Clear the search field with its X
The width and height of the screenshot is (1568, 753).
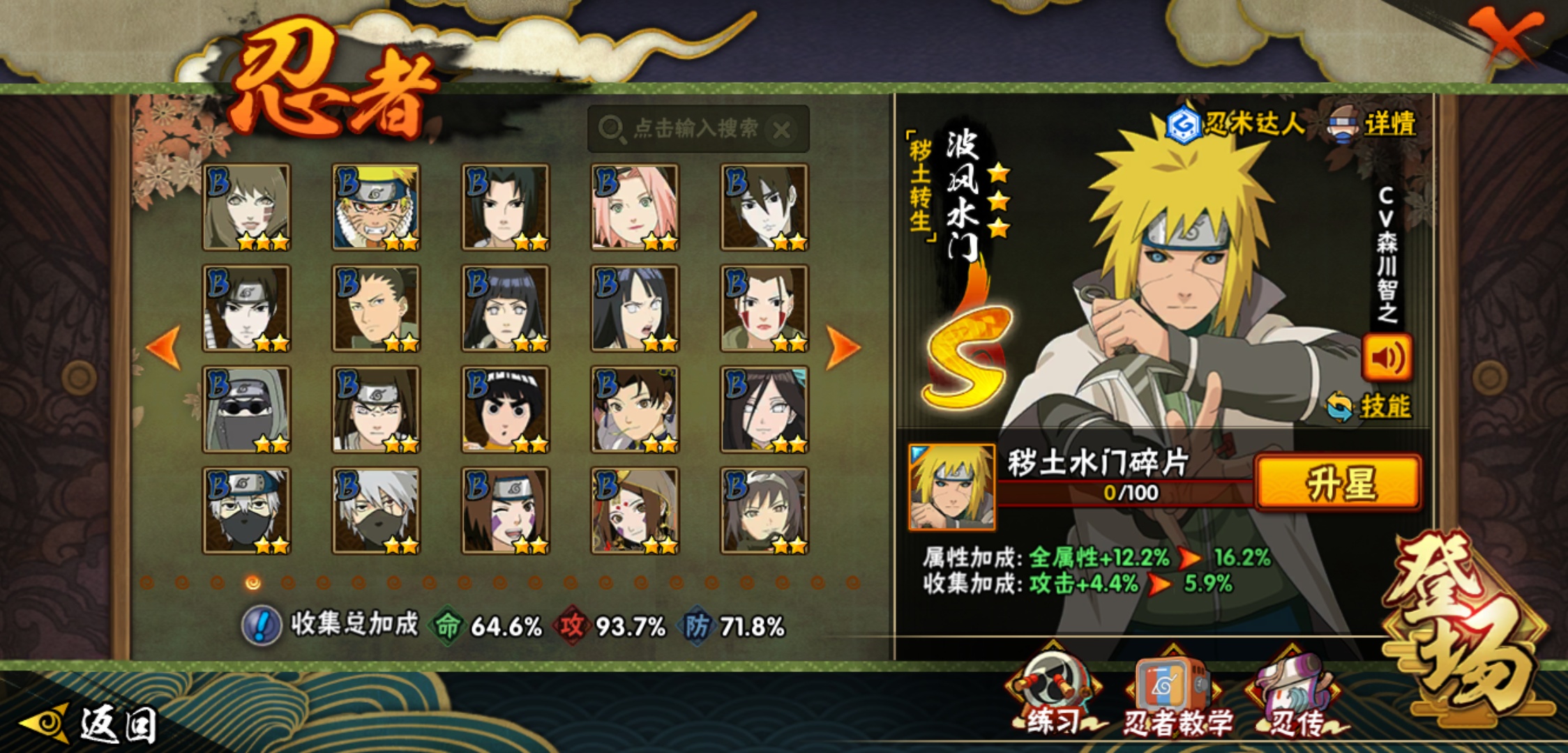coord(782,130)
